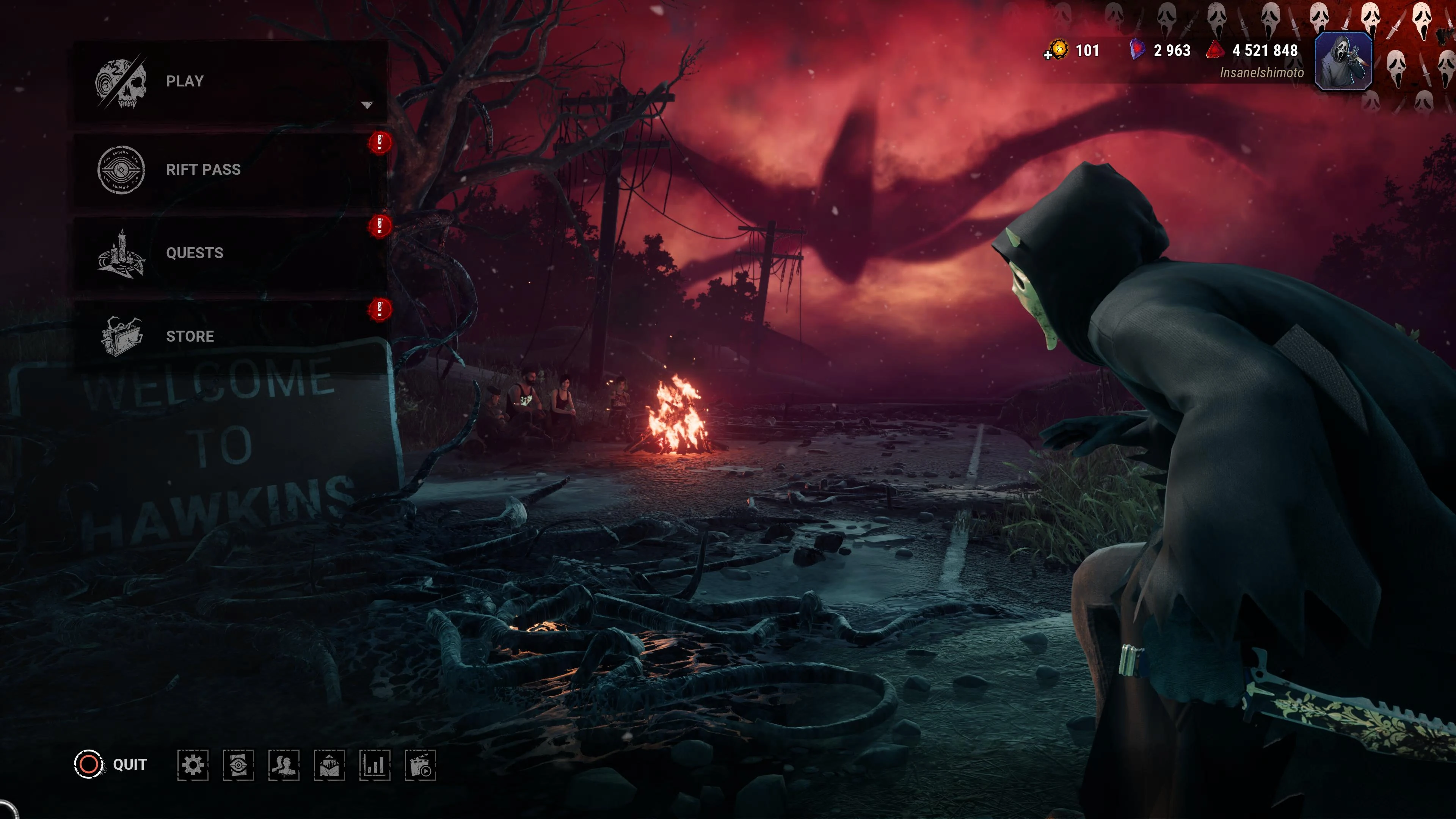Open the clapperboard cinematics icon
This screenshot has width=1456, height=819.
[x=420, y=765]
